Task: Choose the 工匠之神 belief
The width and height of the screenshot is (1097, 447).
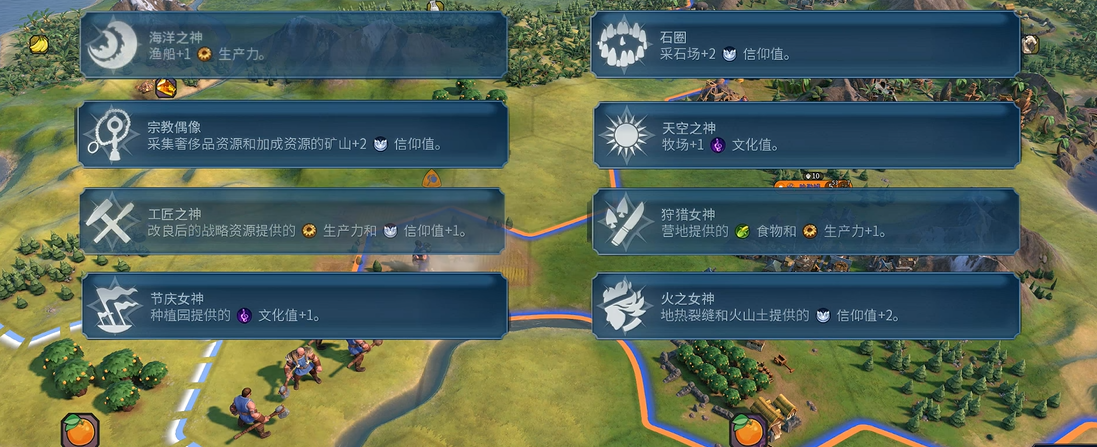Action: coord(293,221)
